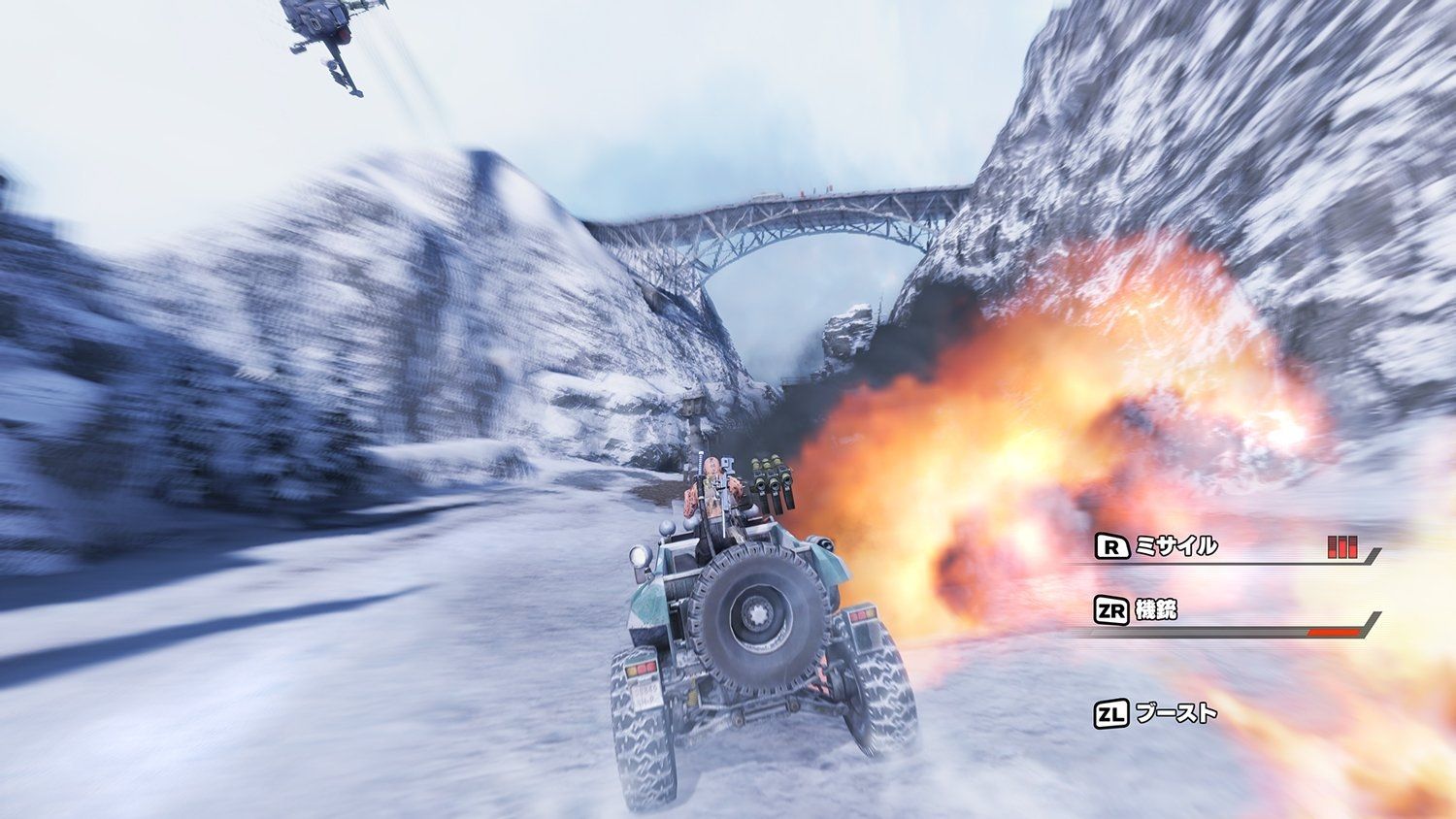Select the ミサイル weapon label

1175,545
